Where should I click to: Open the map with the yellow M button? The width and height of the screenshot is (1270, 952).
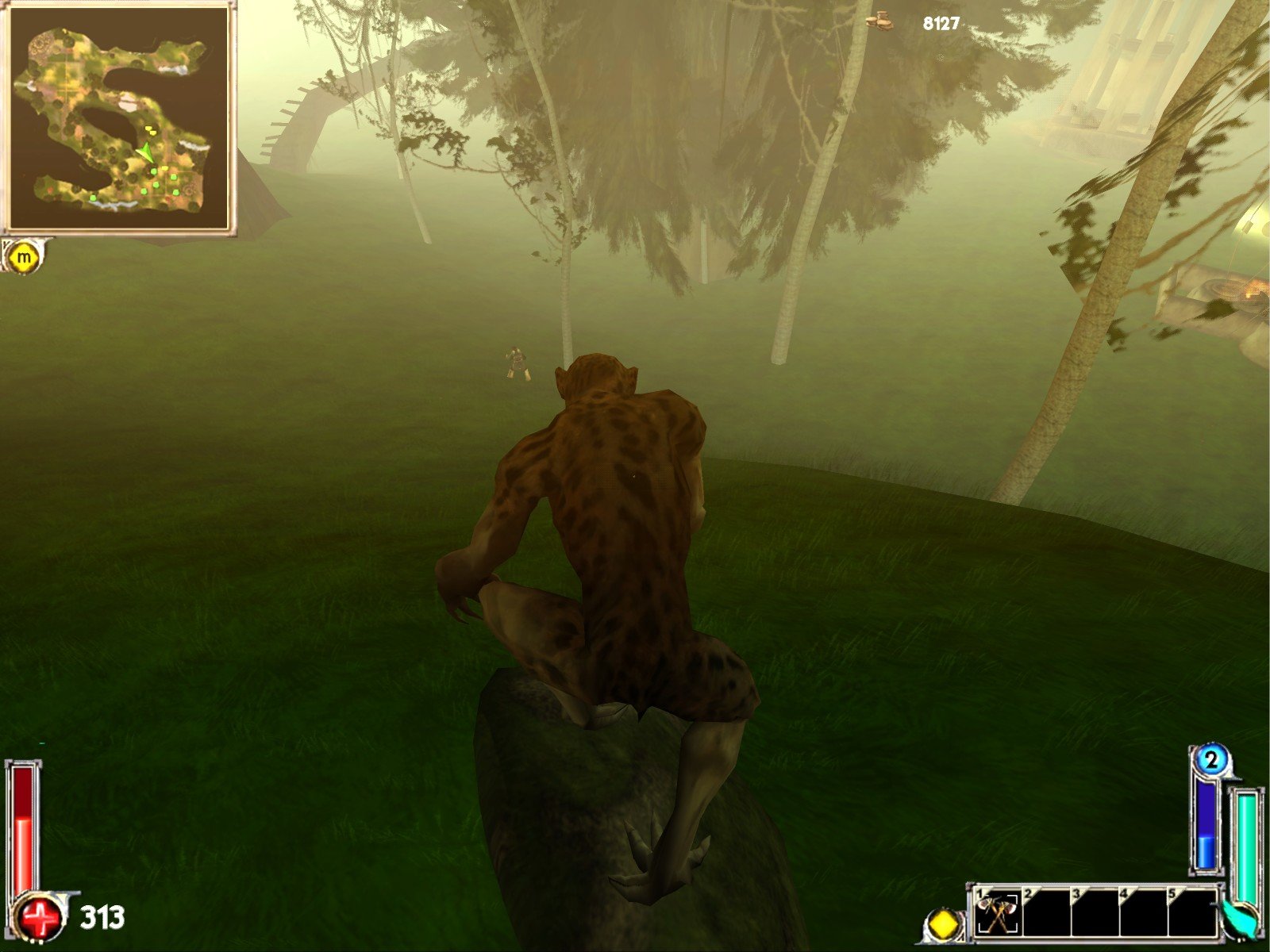tap(23, 257)
